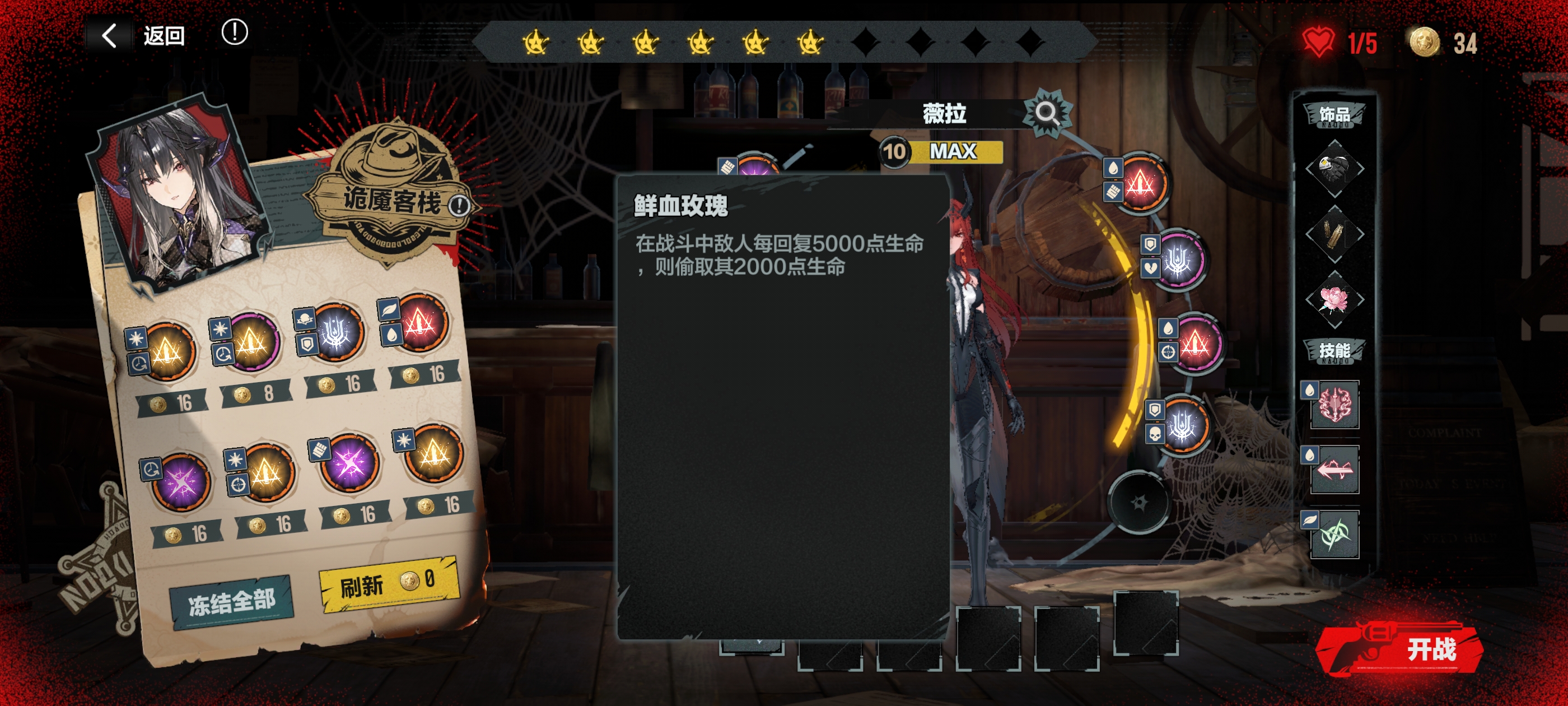Choose the red arrow skill icon
The width and height of the screenshot is (1568, 706).
pos(1334,470)
